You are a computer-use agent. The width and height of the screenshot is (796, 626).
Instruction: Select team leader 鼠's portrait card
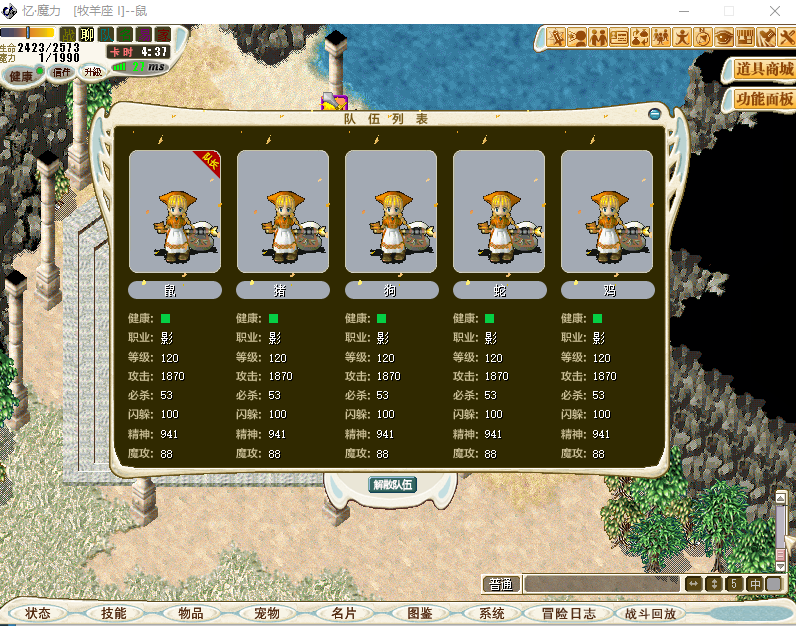pos(175,211)
